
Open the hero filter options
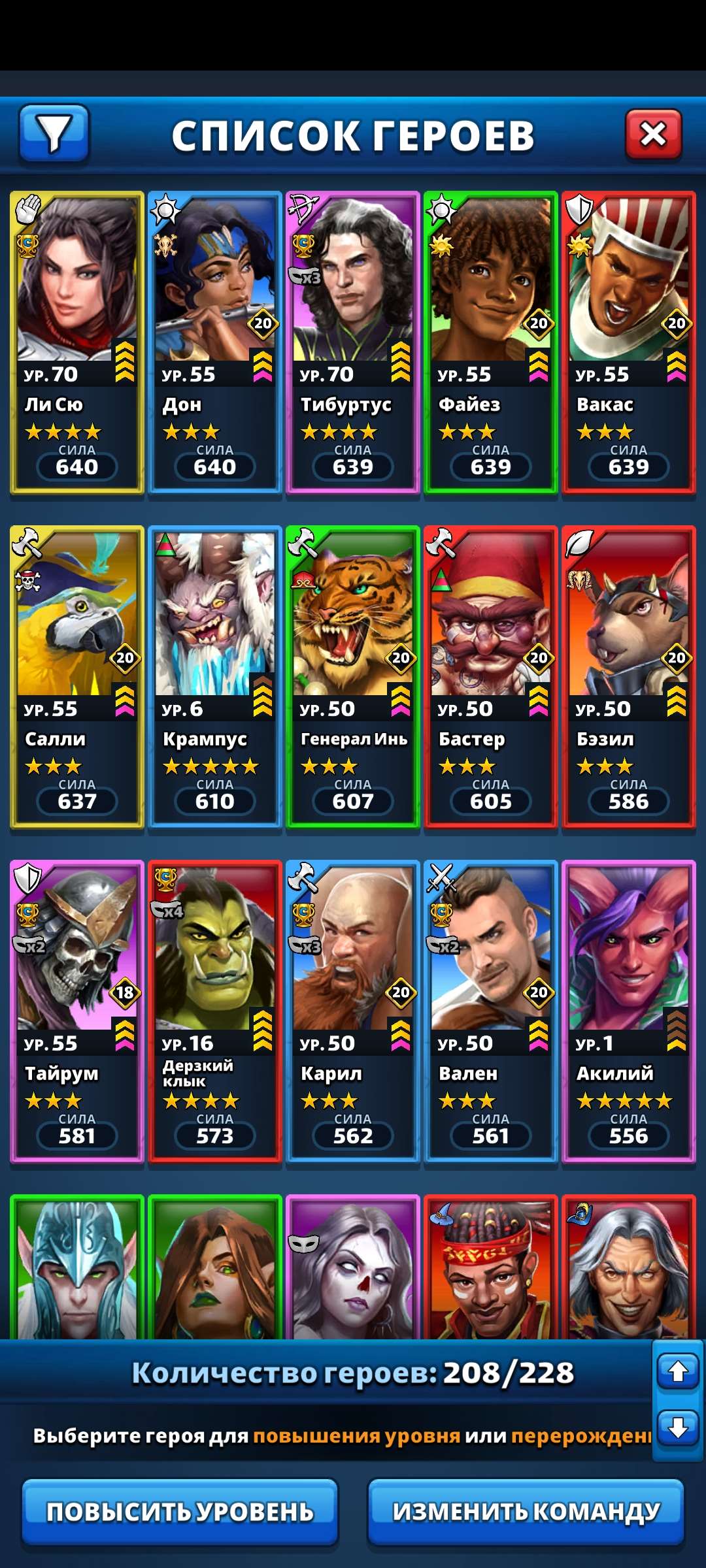[x=54, y=133]
